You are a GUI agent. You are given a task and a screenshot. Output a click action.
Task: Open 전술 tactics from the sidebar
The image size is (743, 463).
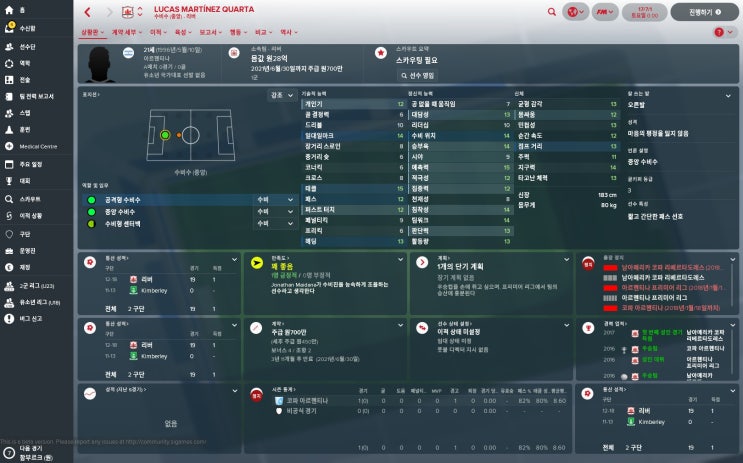pyautogui.click(x=24, y=79)
